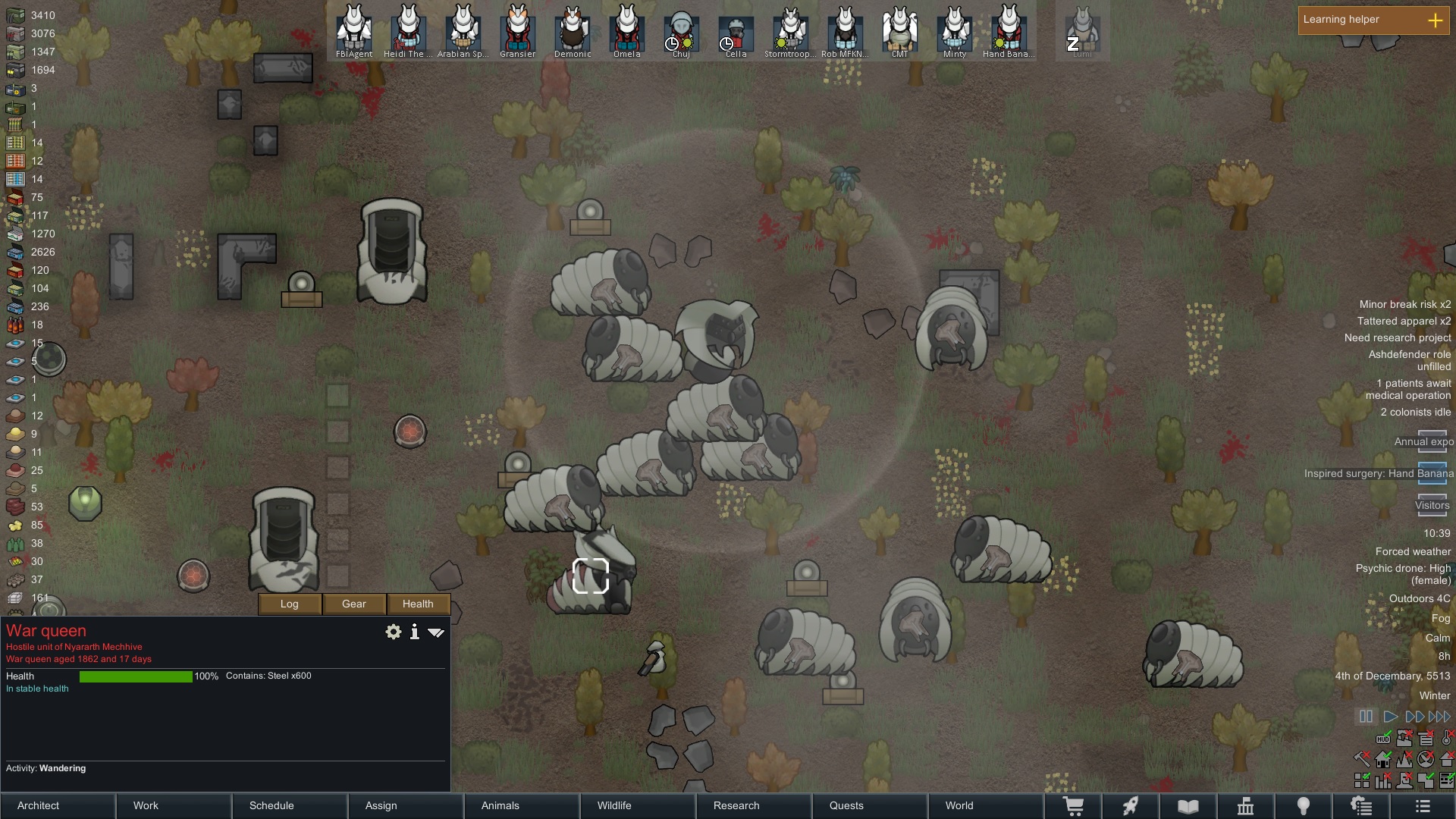
Task: Open the Work priorities tab
Action: tap(174, 805)
